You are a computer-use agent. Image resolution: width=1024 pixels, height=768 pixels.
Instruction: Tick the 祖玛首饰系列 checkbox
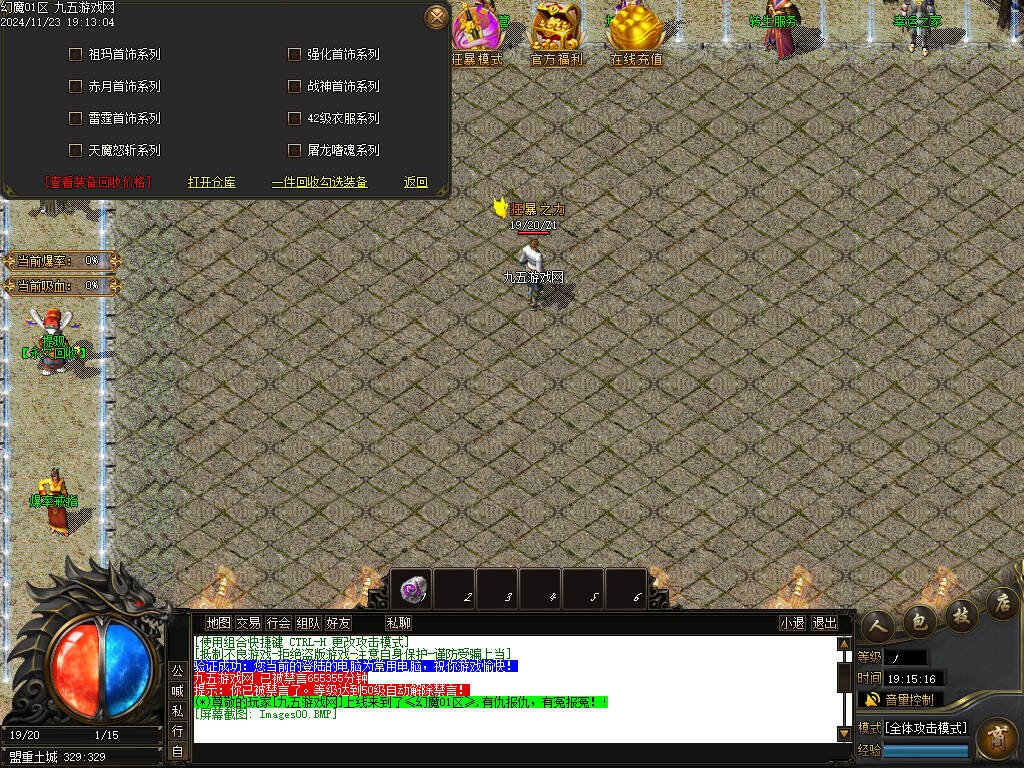point(75,54)
